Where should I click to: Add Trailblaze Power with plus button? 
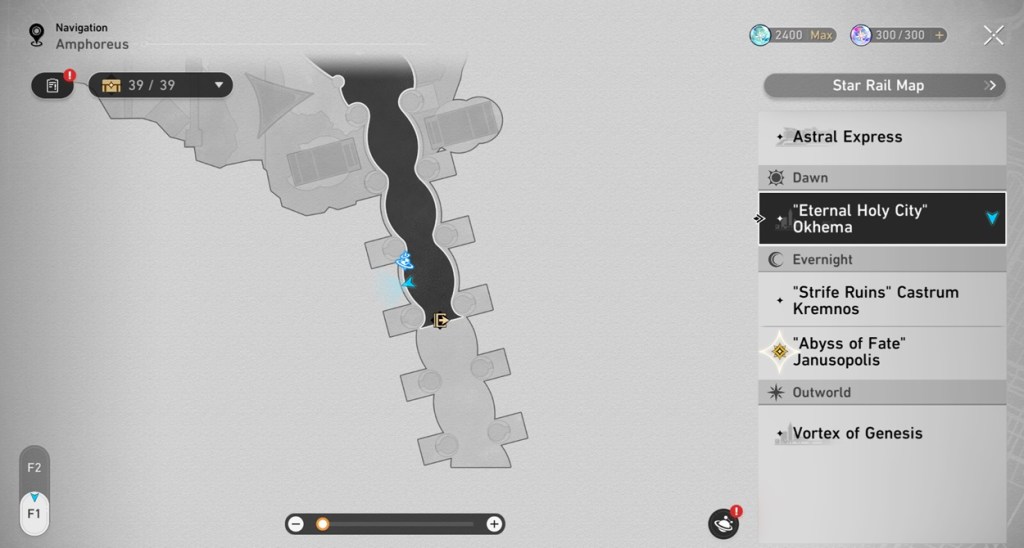tap(938, 35)
